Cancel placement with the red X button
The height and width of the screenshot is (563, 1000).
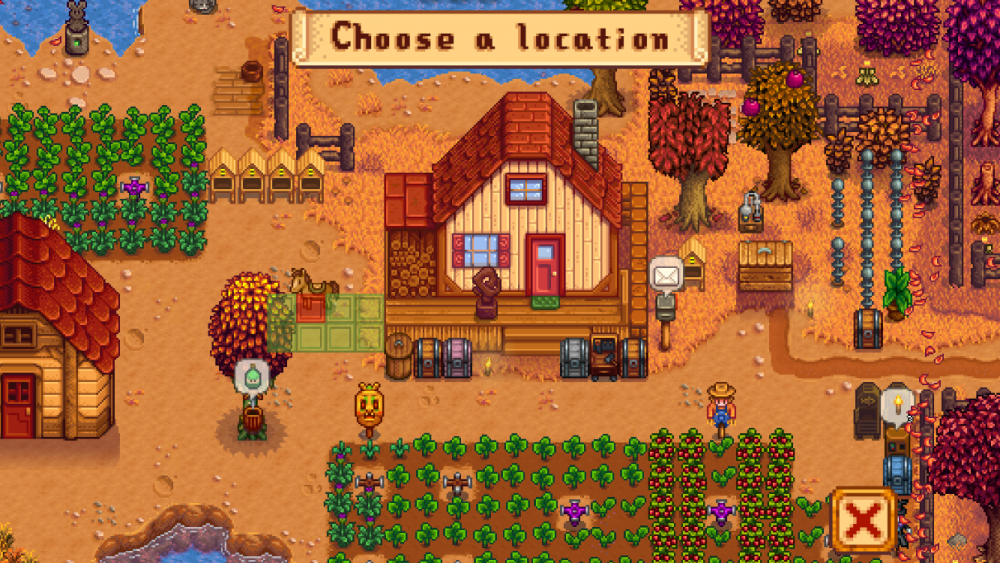pos(863,520)
